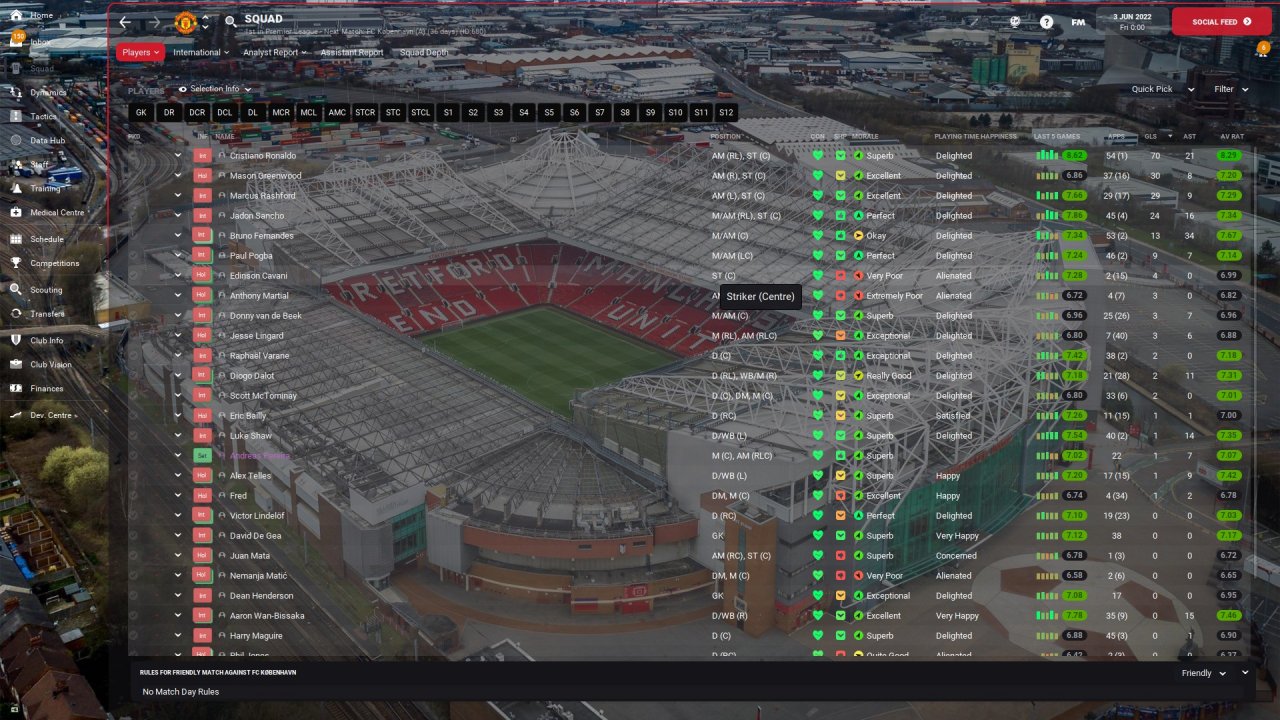Click the back arrow navigation button

[x=125, y=22]
